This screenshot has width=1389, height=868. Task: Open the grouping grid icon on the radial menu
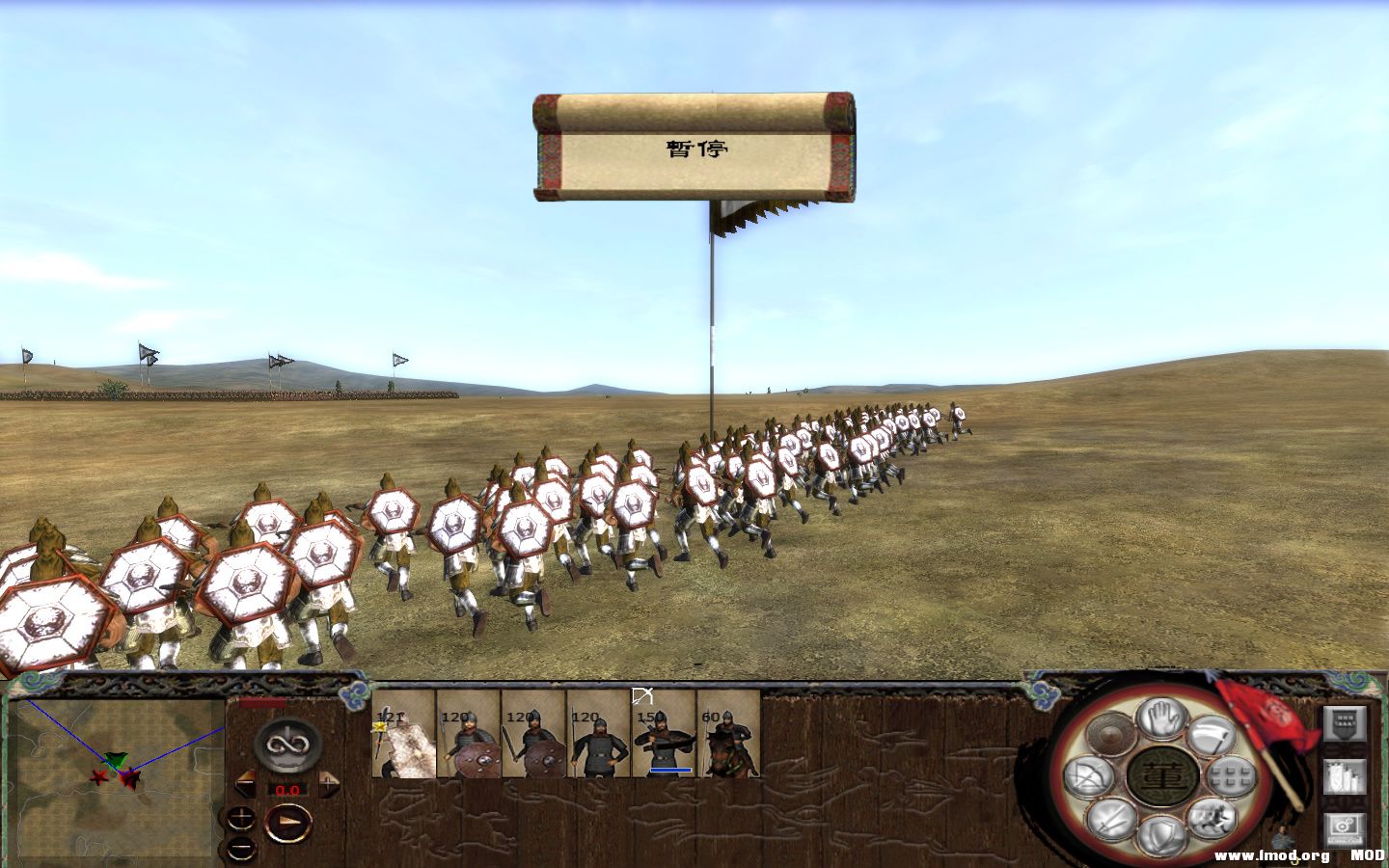click(x=1229, y=775)
